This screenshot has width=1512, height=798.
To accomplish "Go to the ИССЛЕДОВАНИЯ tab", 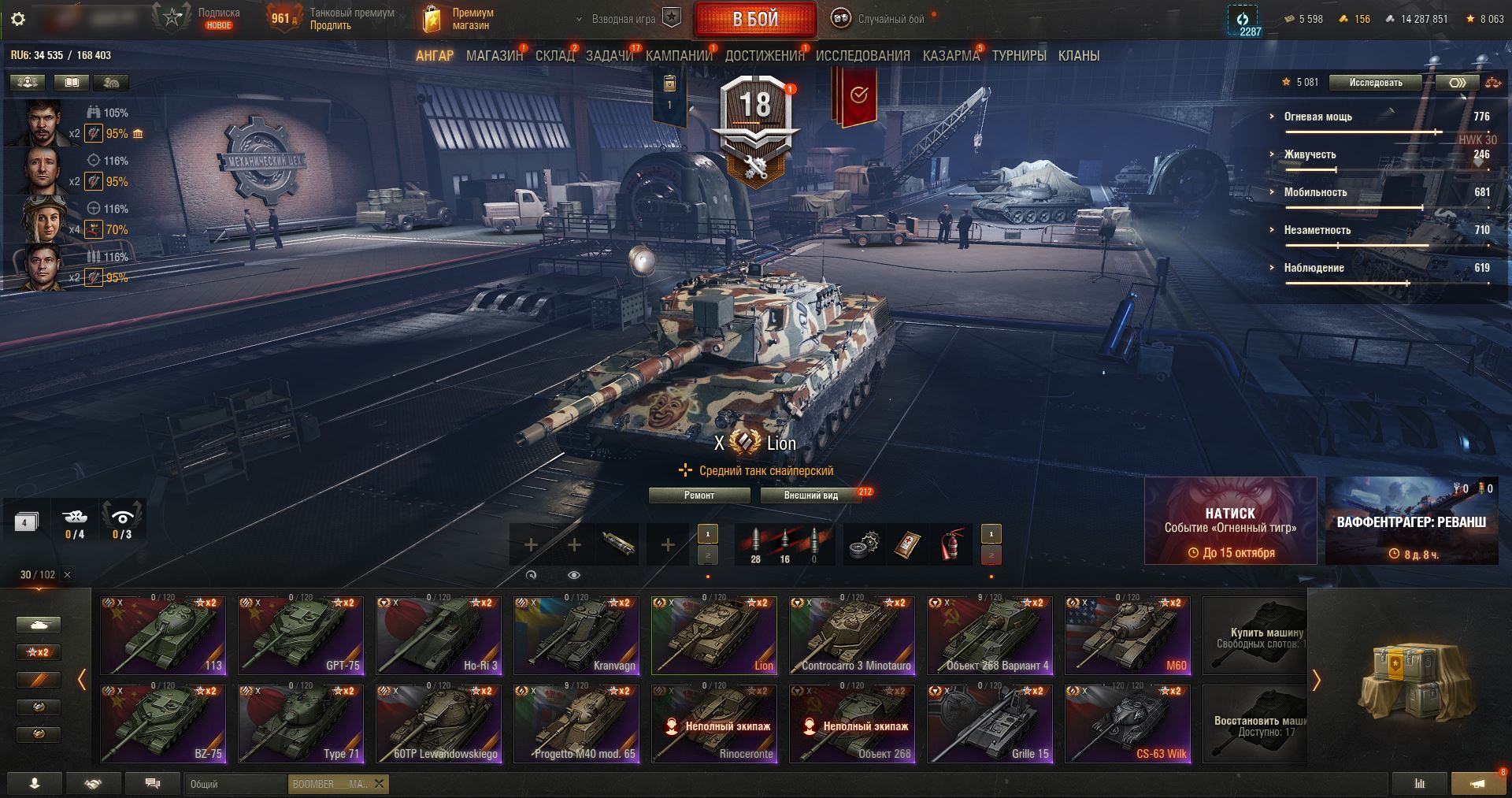I will point(862,56).
